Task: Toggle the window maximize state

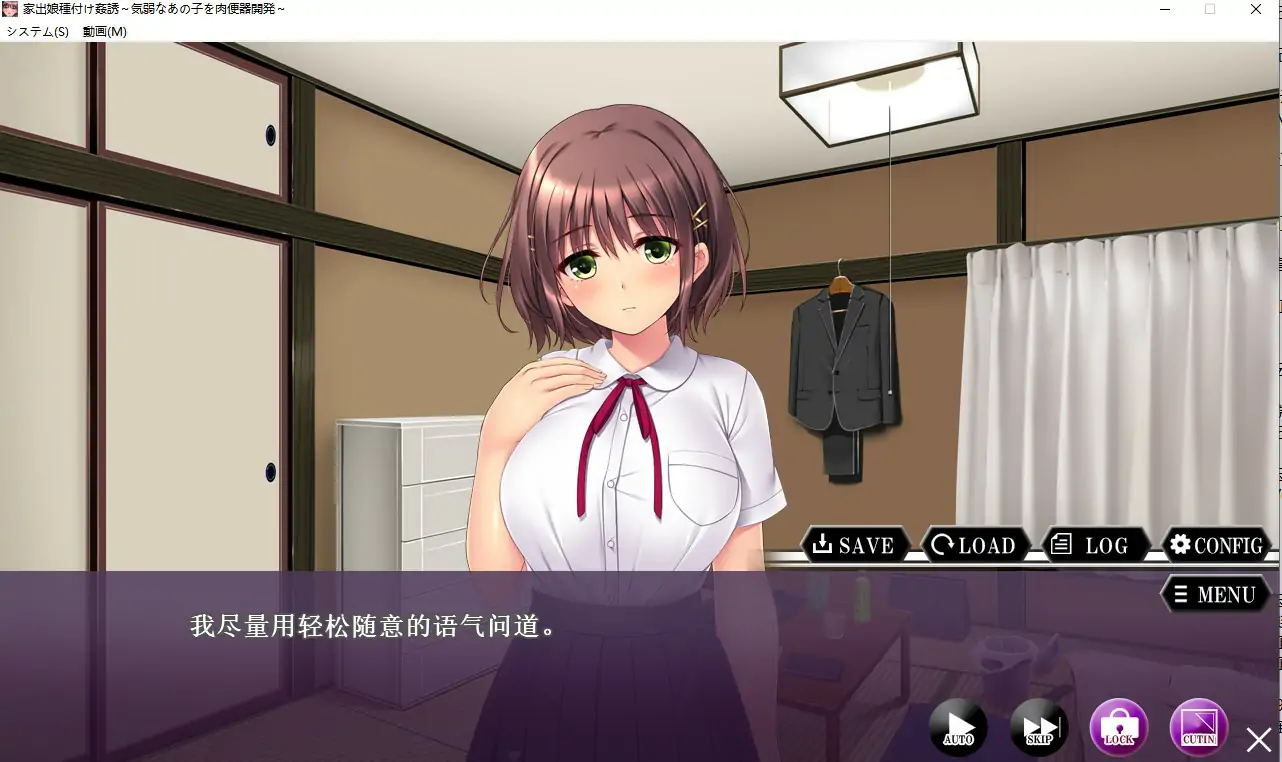Action: [1210, 9]
